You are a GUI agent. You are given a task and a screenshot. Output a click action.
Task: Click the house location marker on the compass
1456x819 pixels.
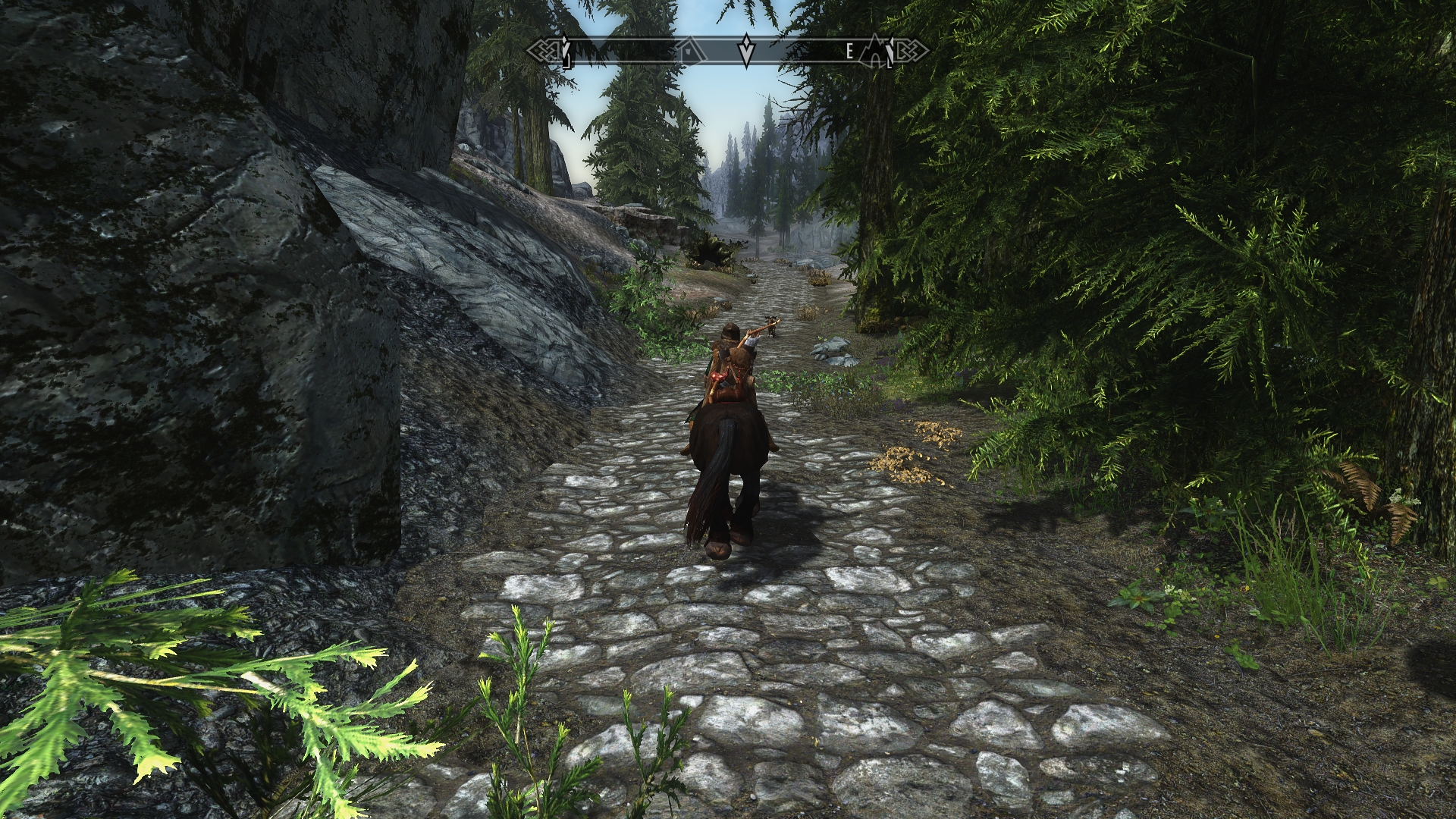click(x=689, y=51)
